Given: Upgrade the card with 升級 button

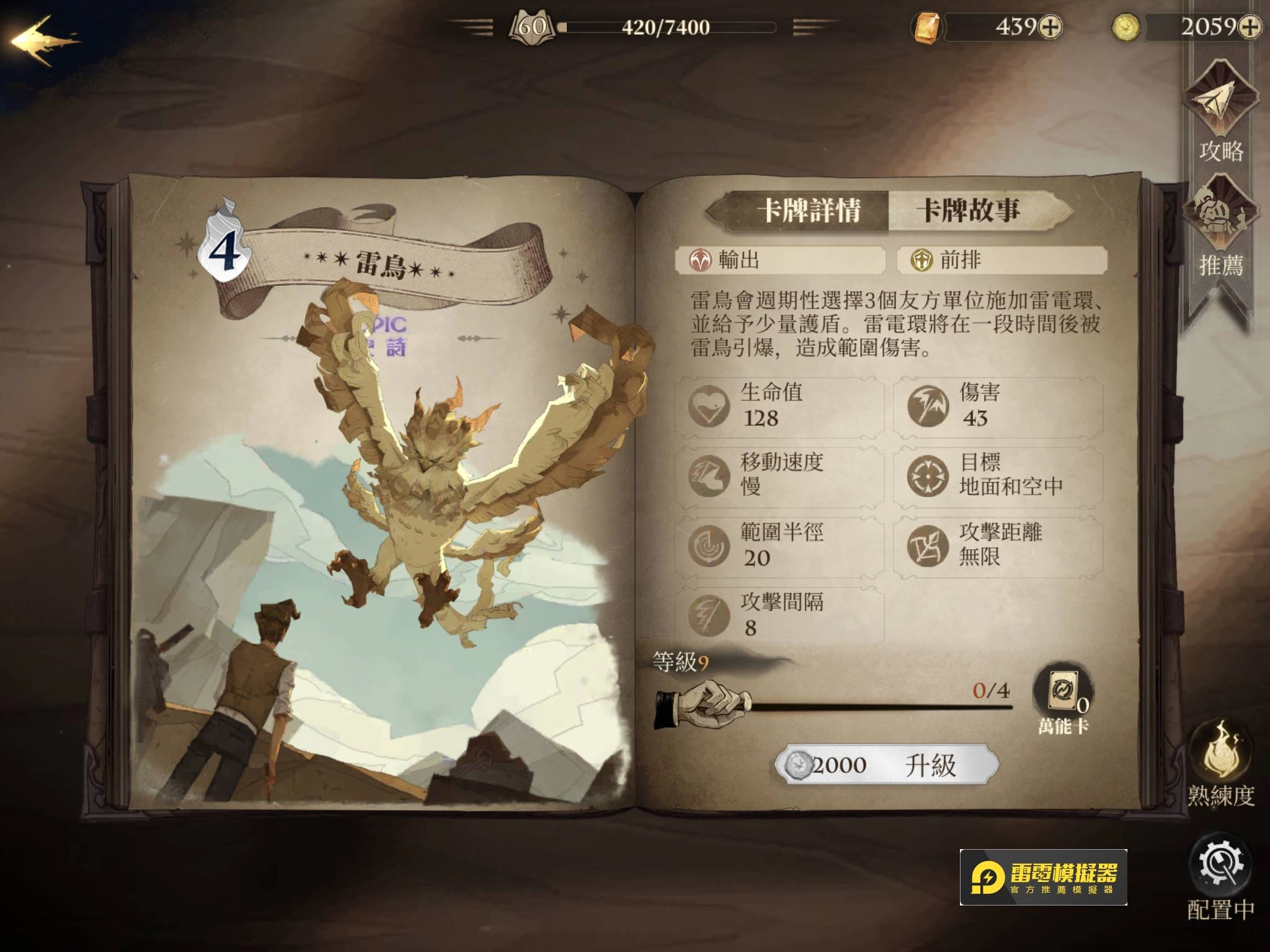Looking at the screenshot, I should (x=887, y=765).
